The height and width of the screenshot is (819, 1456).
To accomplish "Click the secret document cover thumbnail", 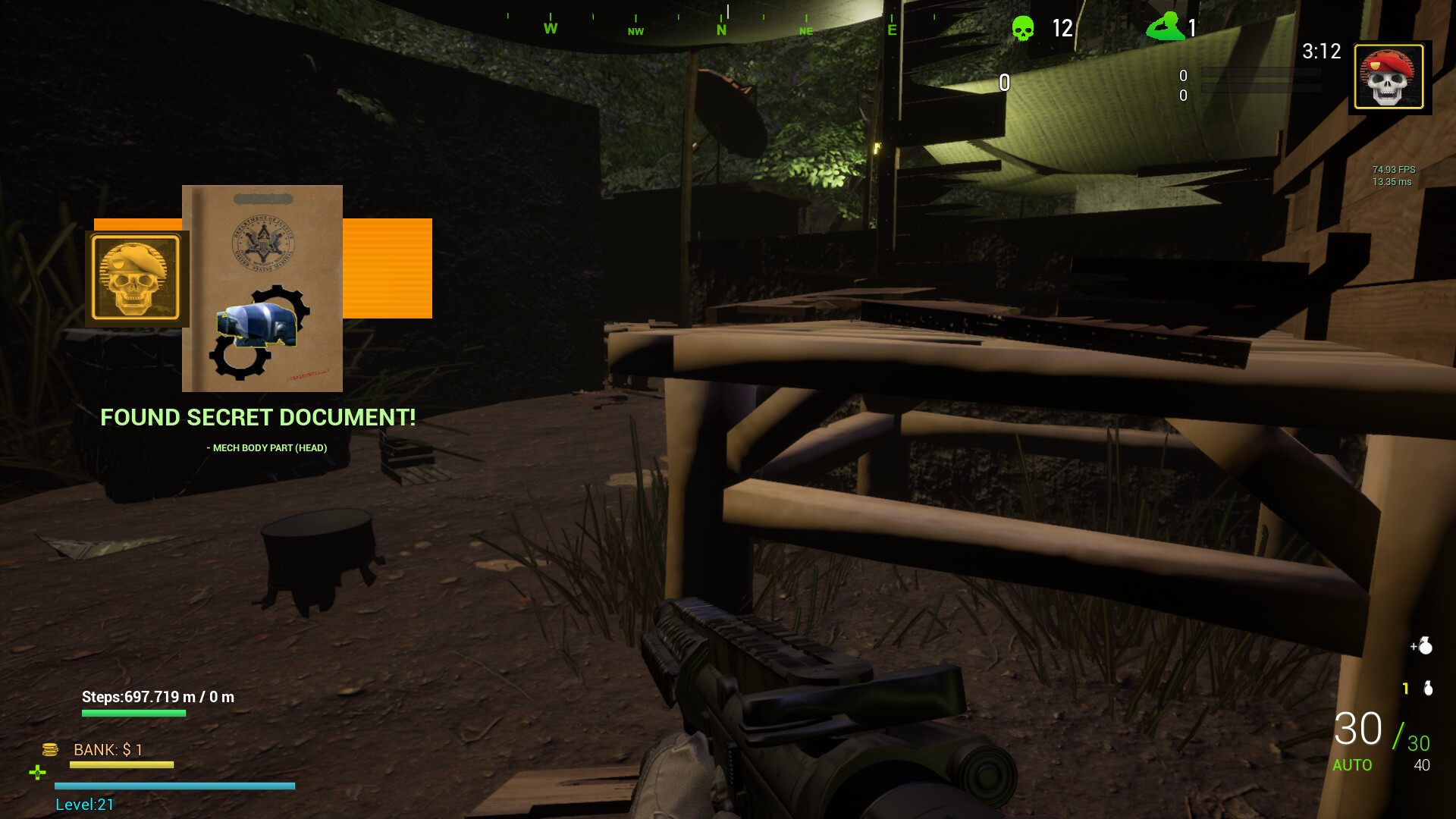I will [262, 288].
